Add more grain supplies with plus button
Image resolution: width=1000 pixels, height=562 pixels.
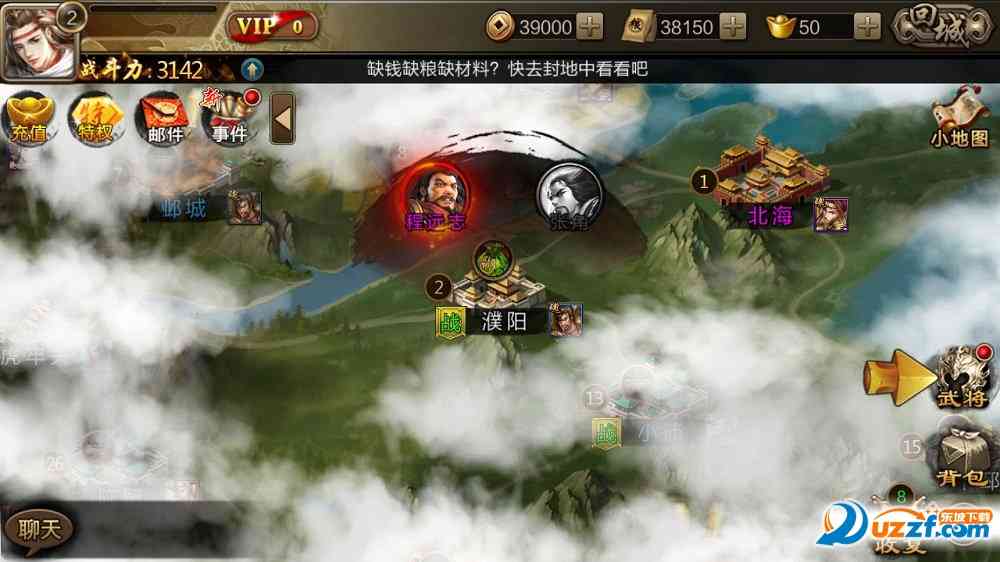(x=733, y=27)
